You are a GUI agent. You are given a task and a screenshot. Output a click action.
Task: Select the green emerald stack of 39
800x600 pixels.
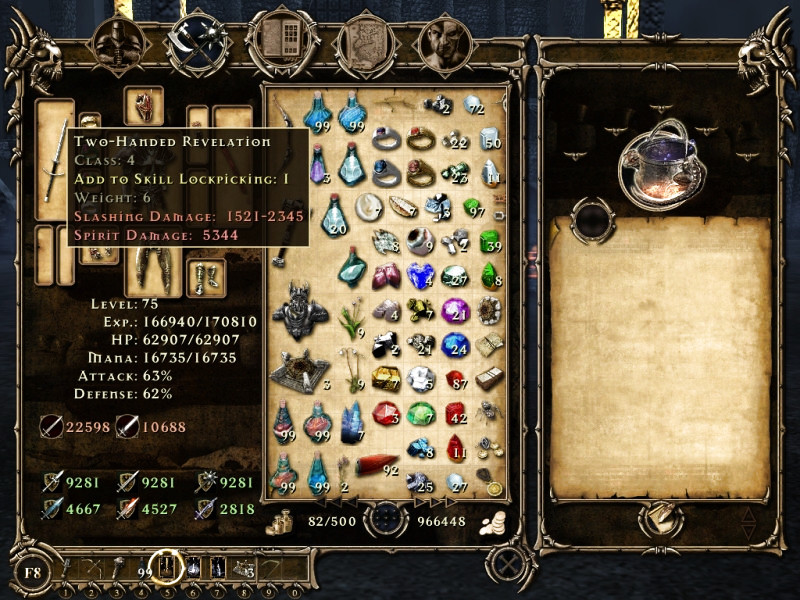[489, 240]
